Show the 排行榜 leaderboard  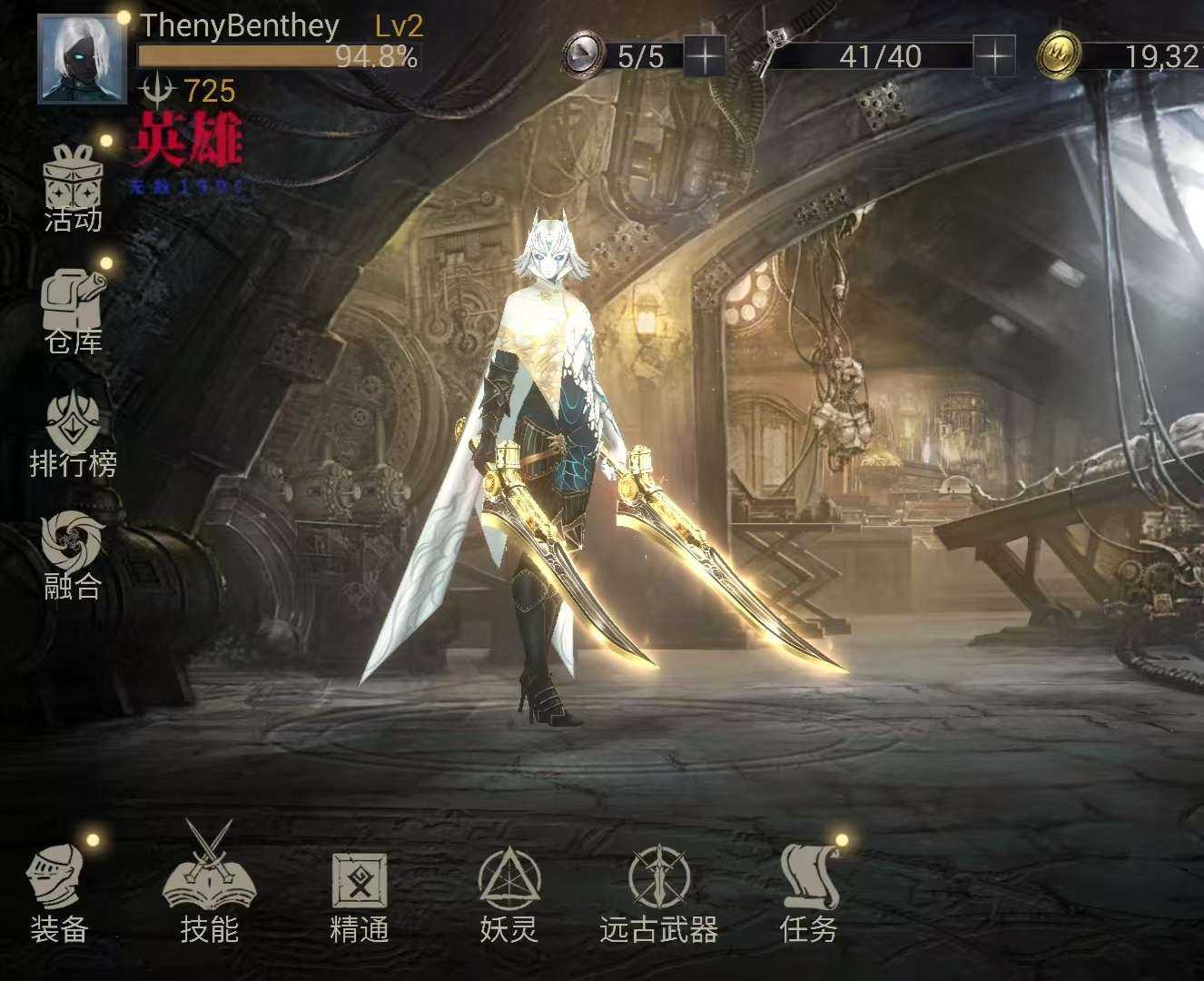tap(74, 432)
